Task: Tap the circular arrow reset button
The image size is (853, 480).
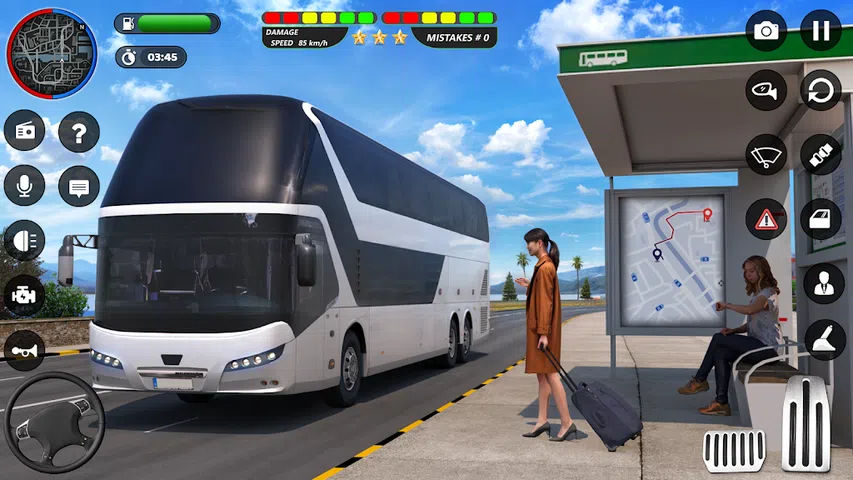Action: click(x=821, y=90)
